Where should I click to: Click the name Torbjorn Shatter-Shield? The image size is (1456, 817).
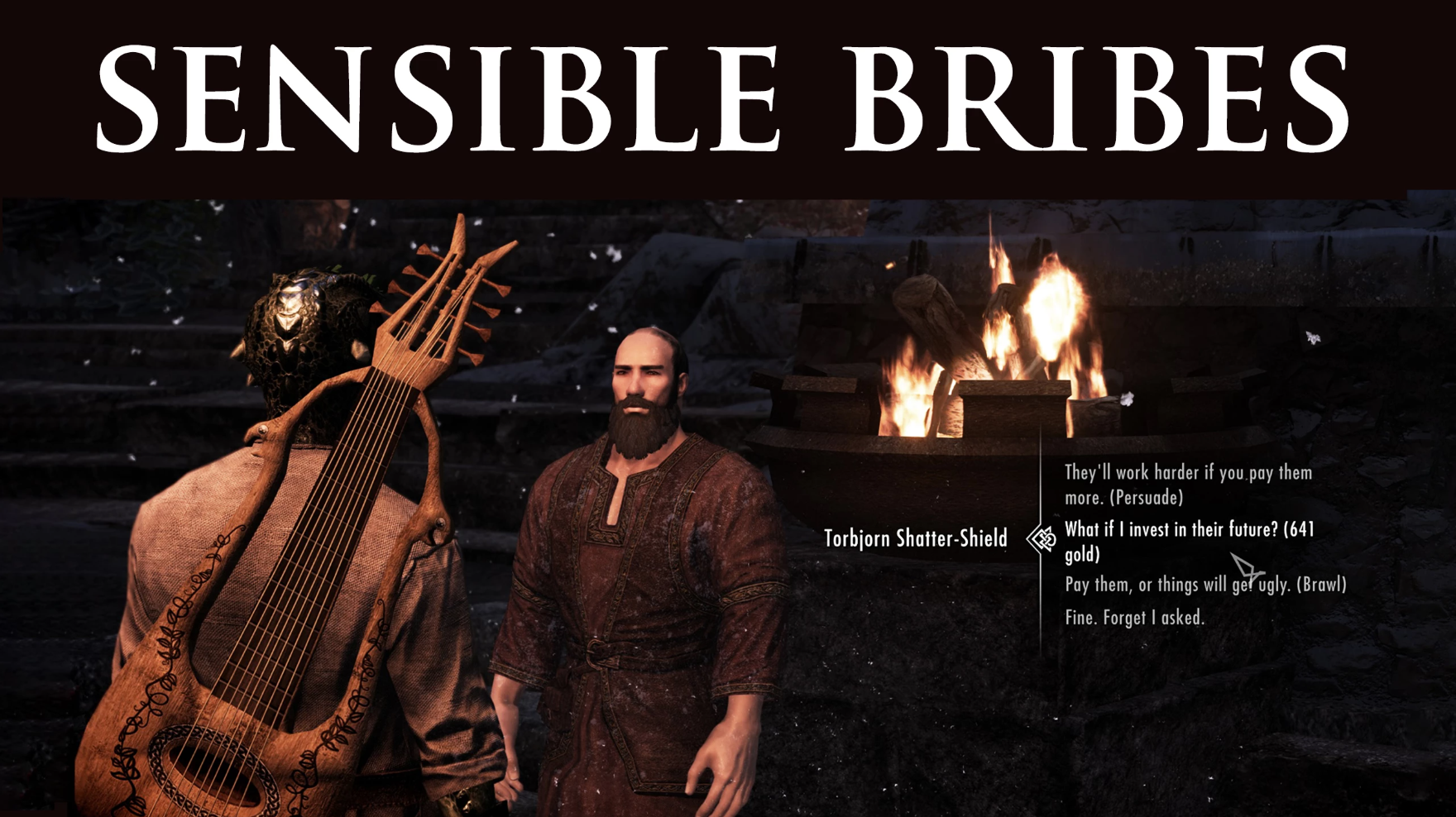coord(915,537)
